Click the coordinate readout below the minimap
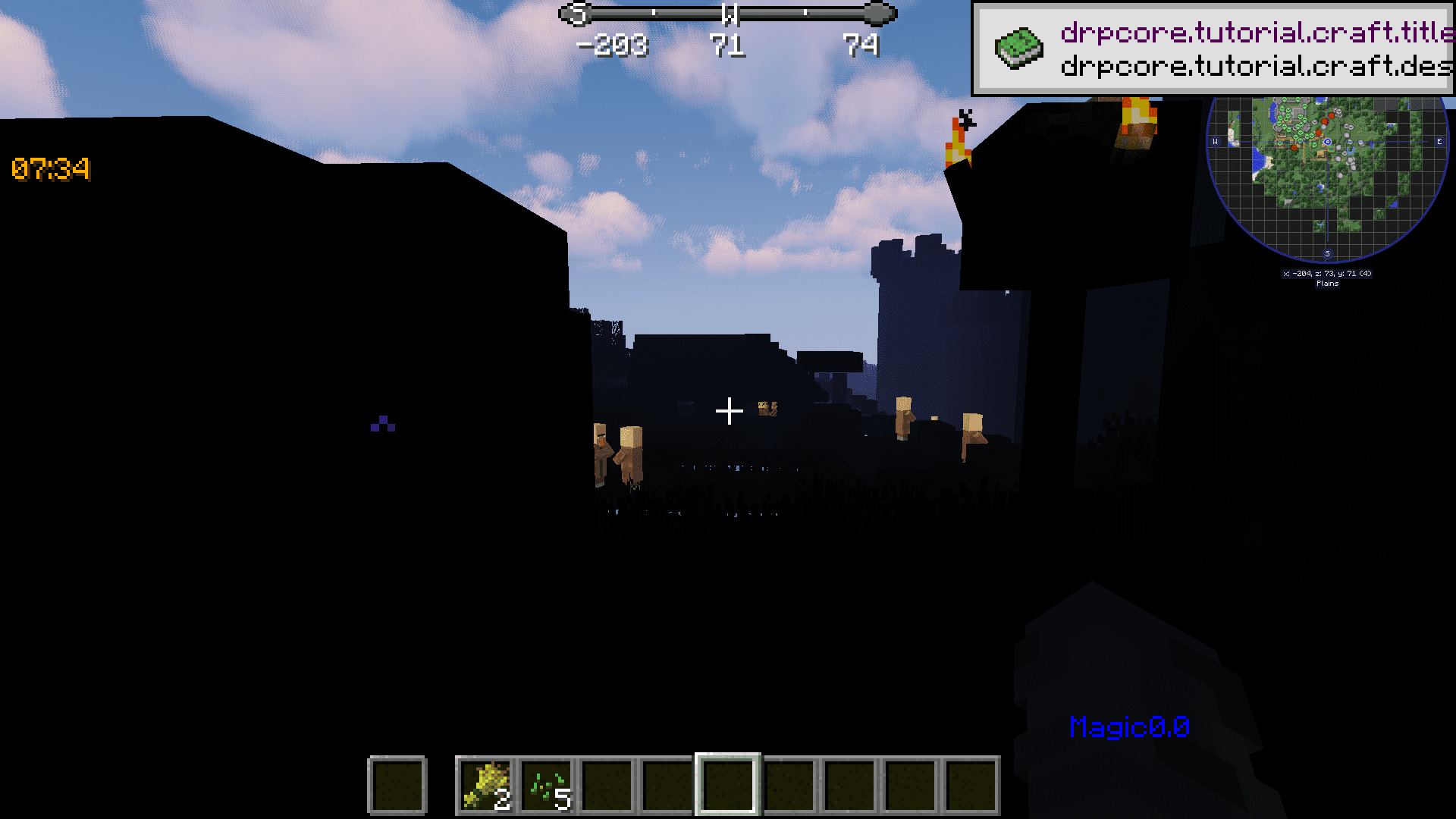Image resolution: width=1456 pixels, height=819 pixels. [x=1327, y=274]
